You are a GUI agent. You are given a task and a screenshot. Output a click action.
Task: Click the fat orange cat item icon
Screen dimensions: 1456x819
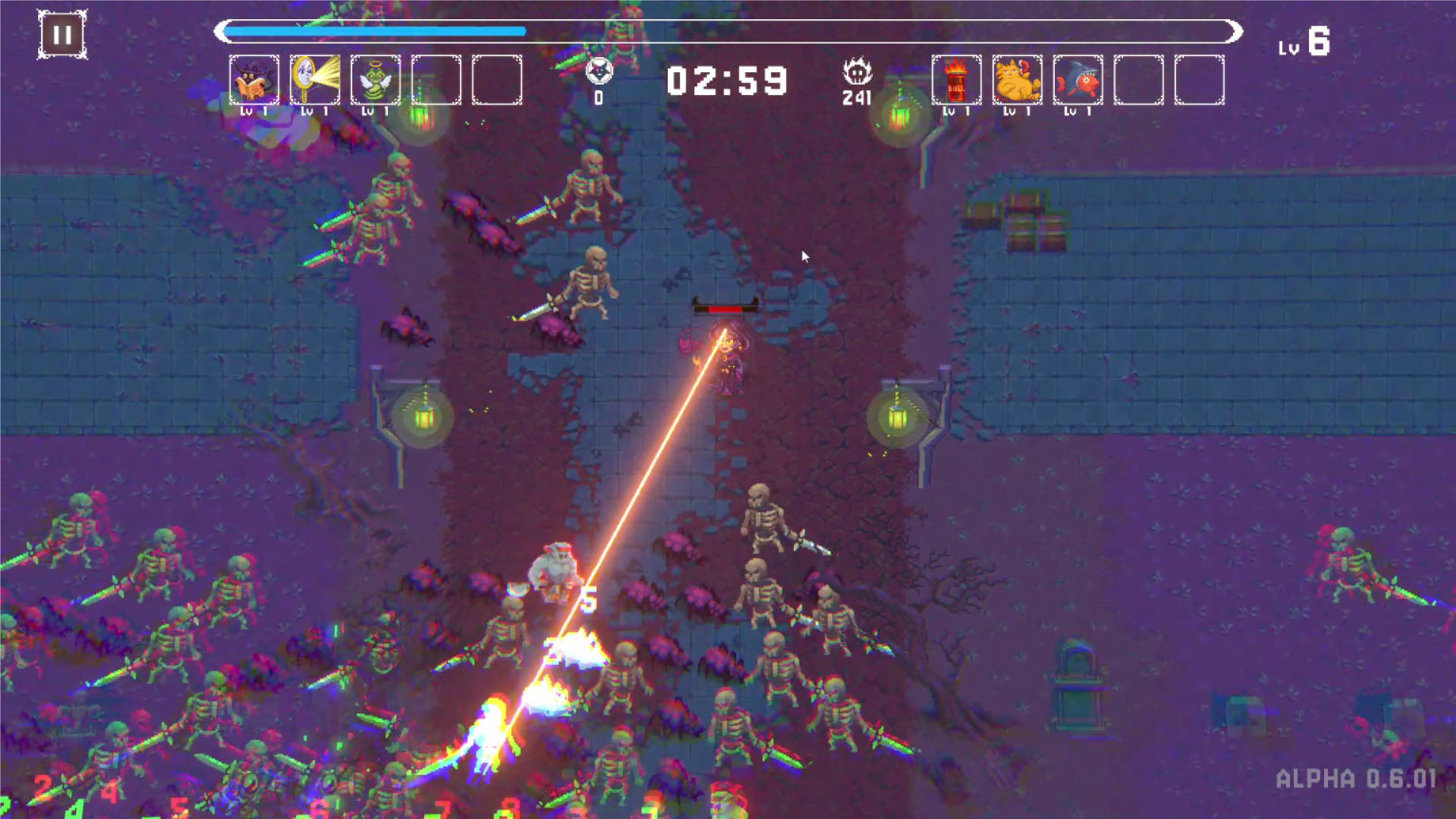(x=1016, y=81)
